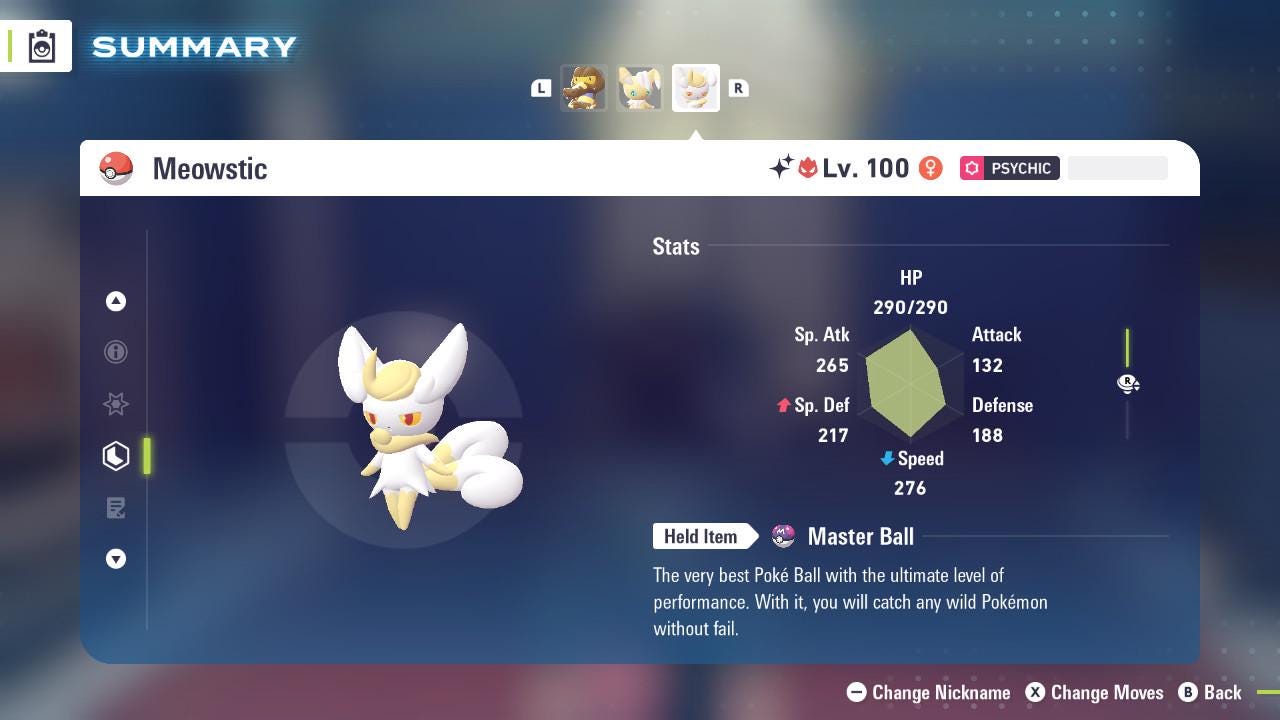
Task: Switch to the brown wolf Pokémon tab
Action: point(584,88)
